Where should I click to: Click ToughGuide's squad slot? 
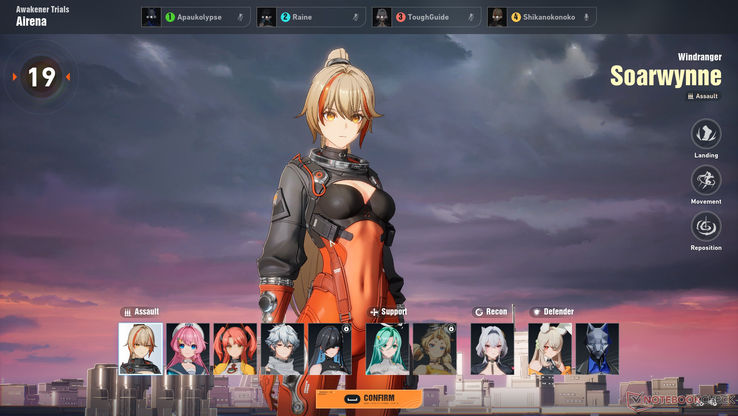426,17
